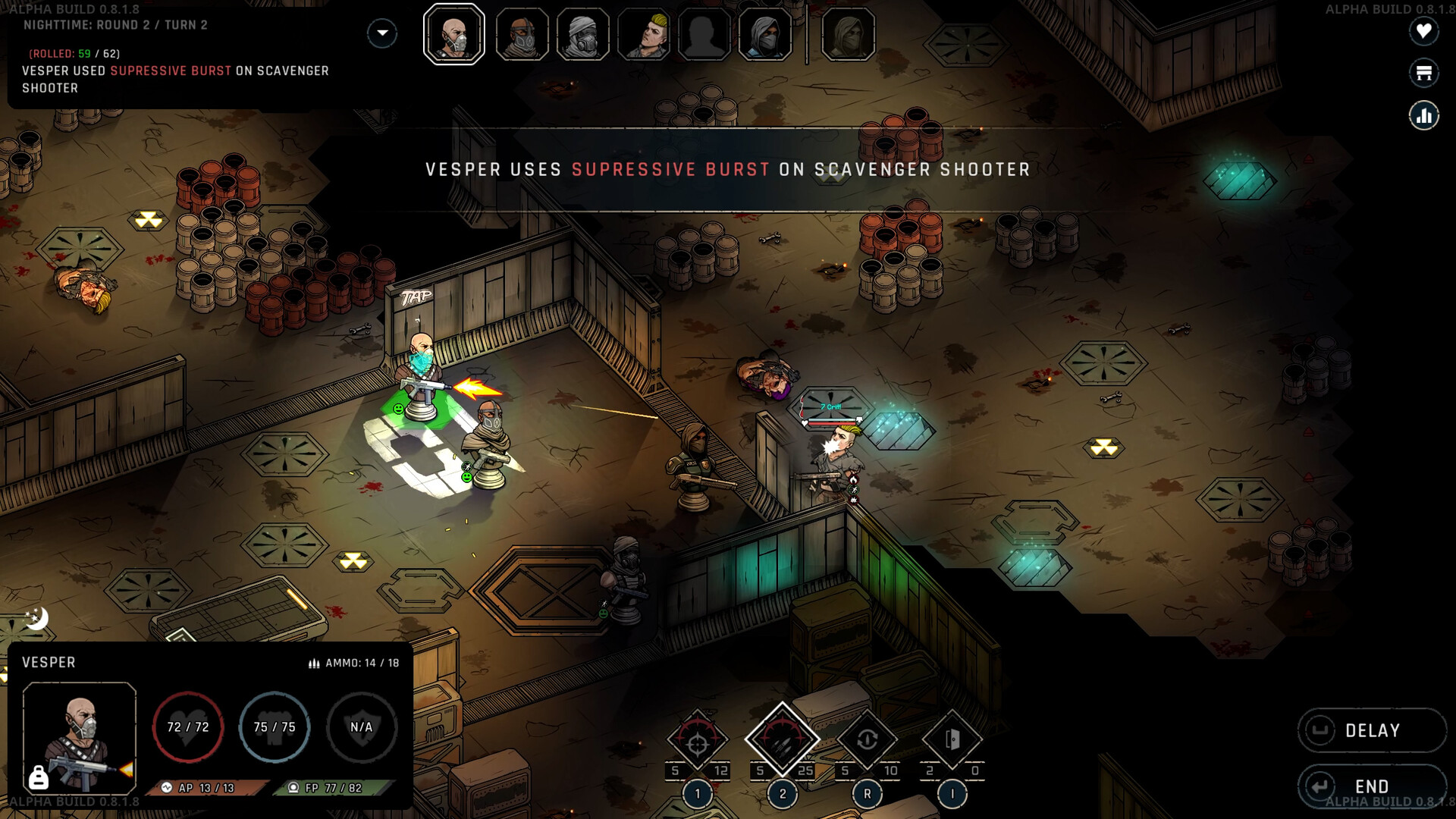Choose the door interact ability
This screenshot has width=1456, height=819.
click(x=952, y=740)
